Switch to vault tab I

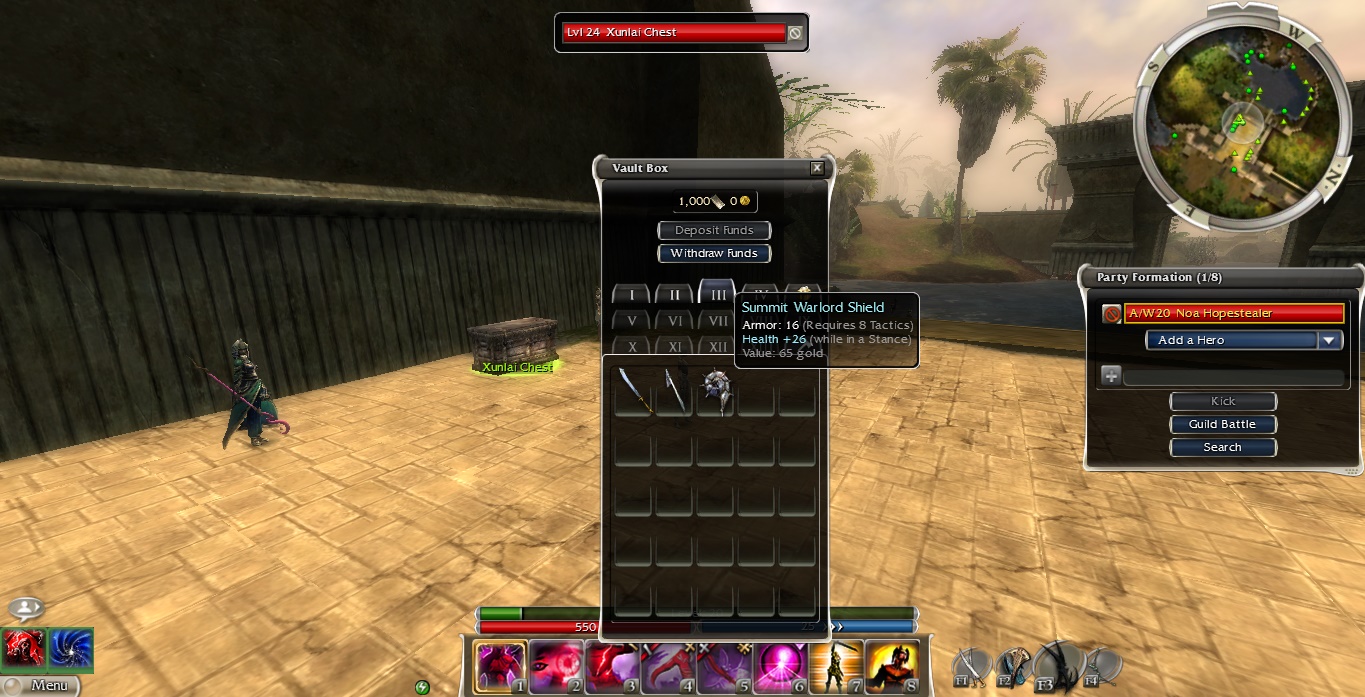[x=631, y=295]
